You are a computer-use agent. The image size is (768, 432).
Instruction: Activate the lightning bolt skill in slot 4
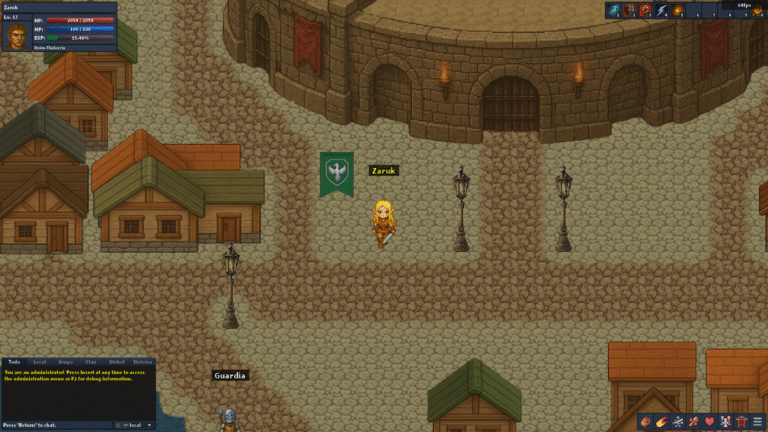pos(662,11)
